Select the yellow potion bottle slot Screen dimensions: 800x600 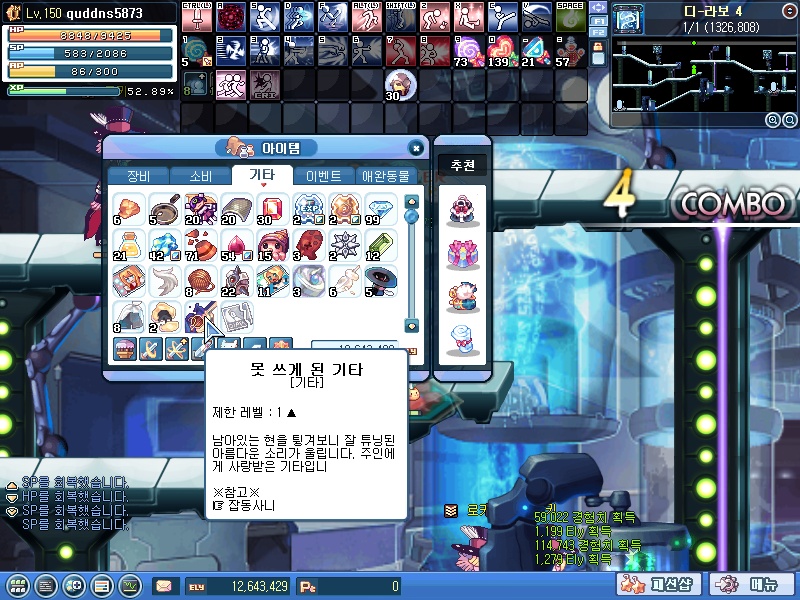click(128, 243)
